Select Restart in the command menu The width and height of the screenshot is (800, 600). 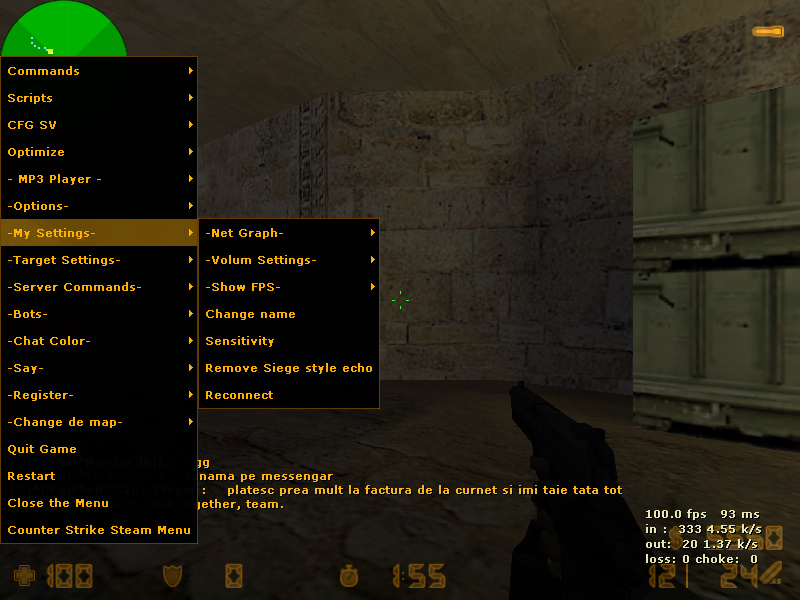pyautogui.click(x=99, y=476)
